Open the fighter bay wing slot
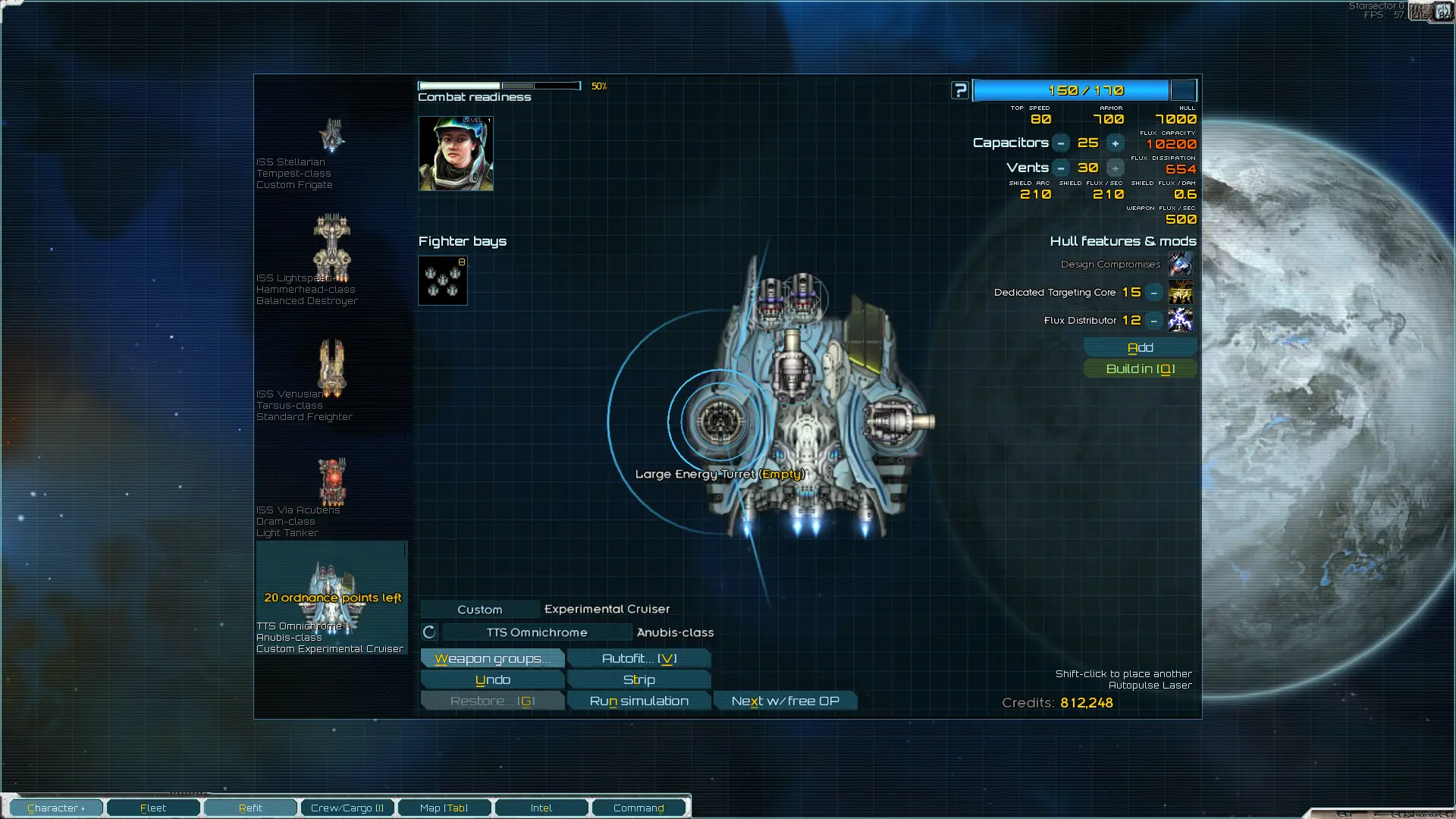Screen dimensions: 1456x819 (x=443, y=281)
